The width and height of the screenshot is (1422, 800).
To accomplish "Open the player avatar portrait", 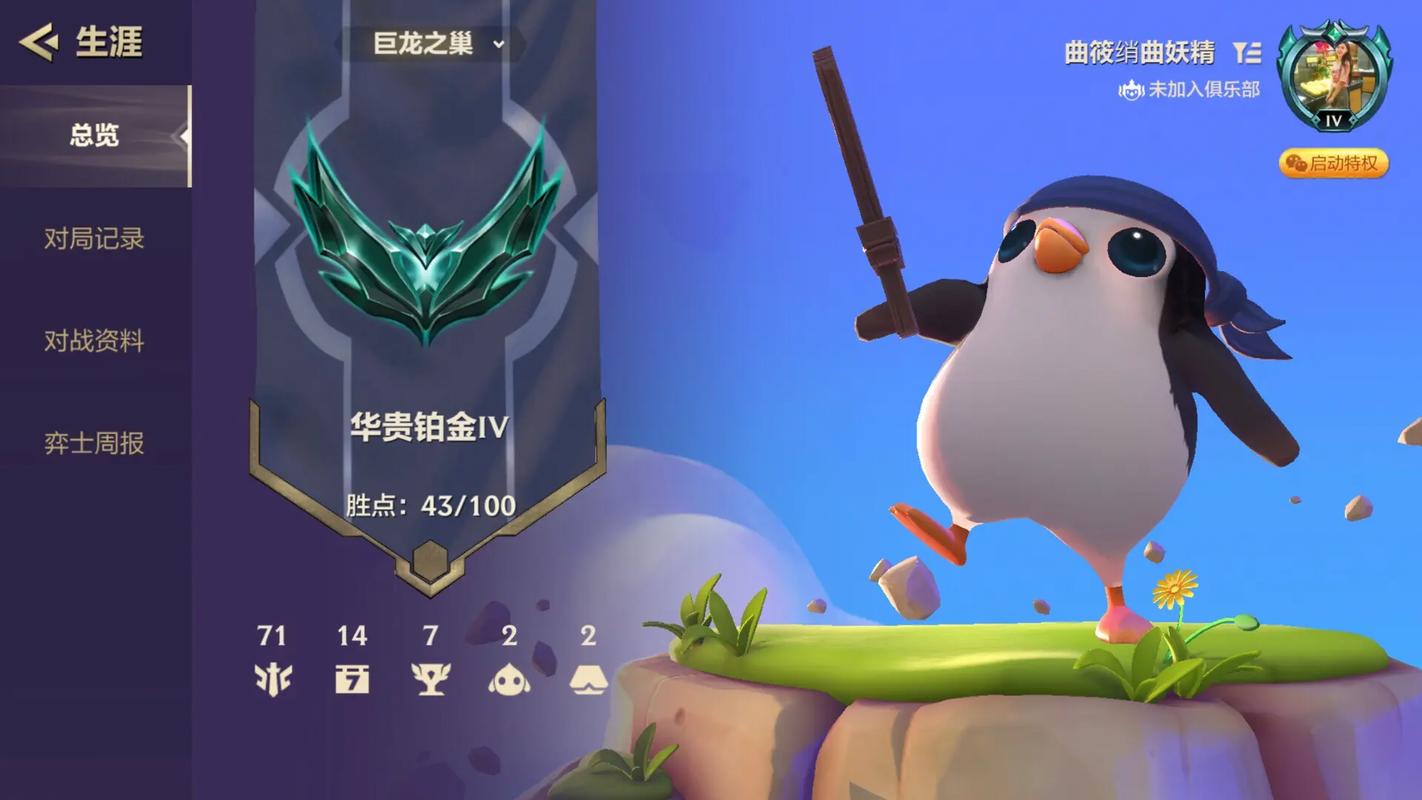I will [1334, 75].
